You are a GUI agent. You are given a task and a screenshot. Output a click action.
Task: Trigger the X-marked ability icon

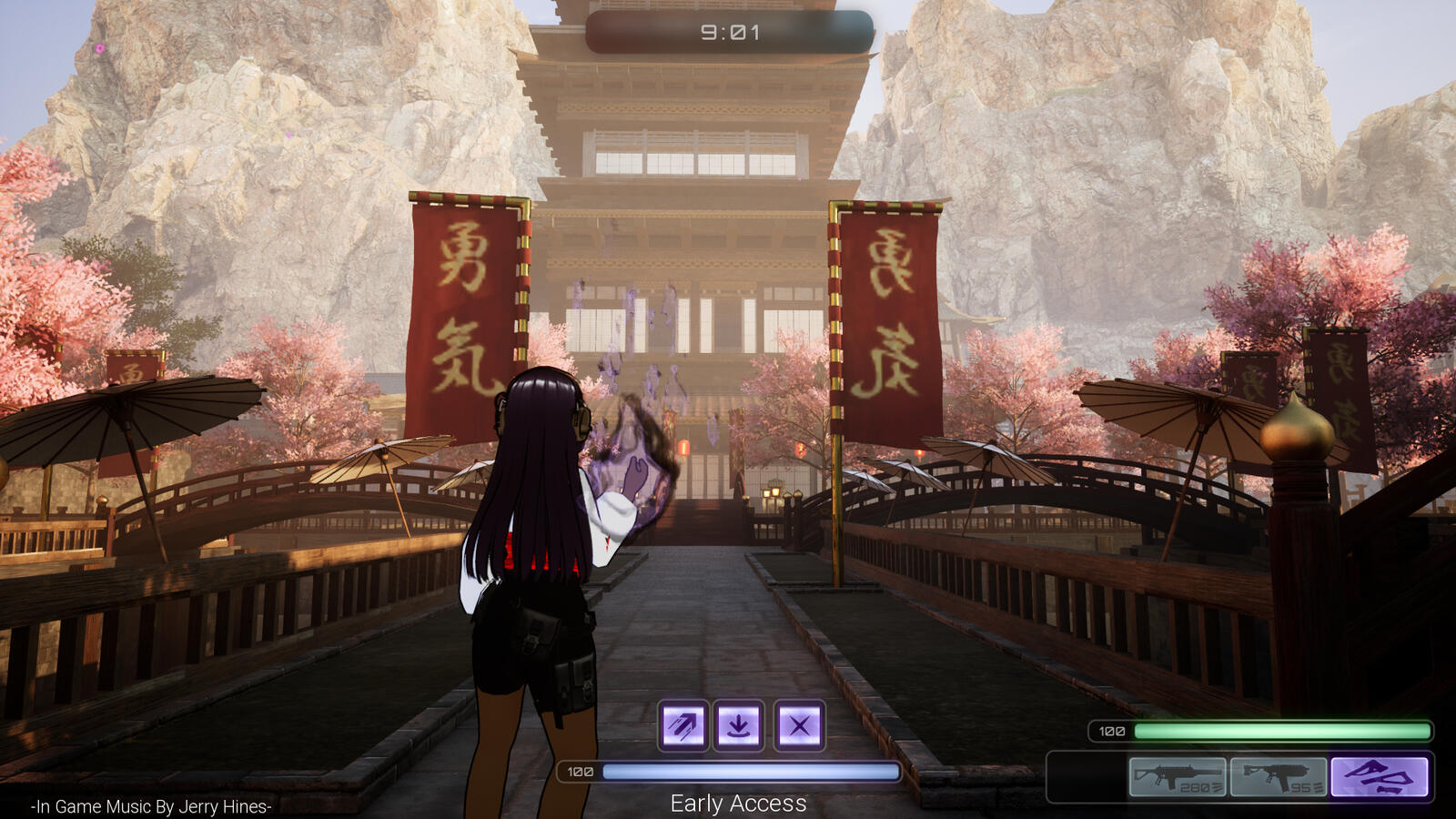(x=799, y=725)
